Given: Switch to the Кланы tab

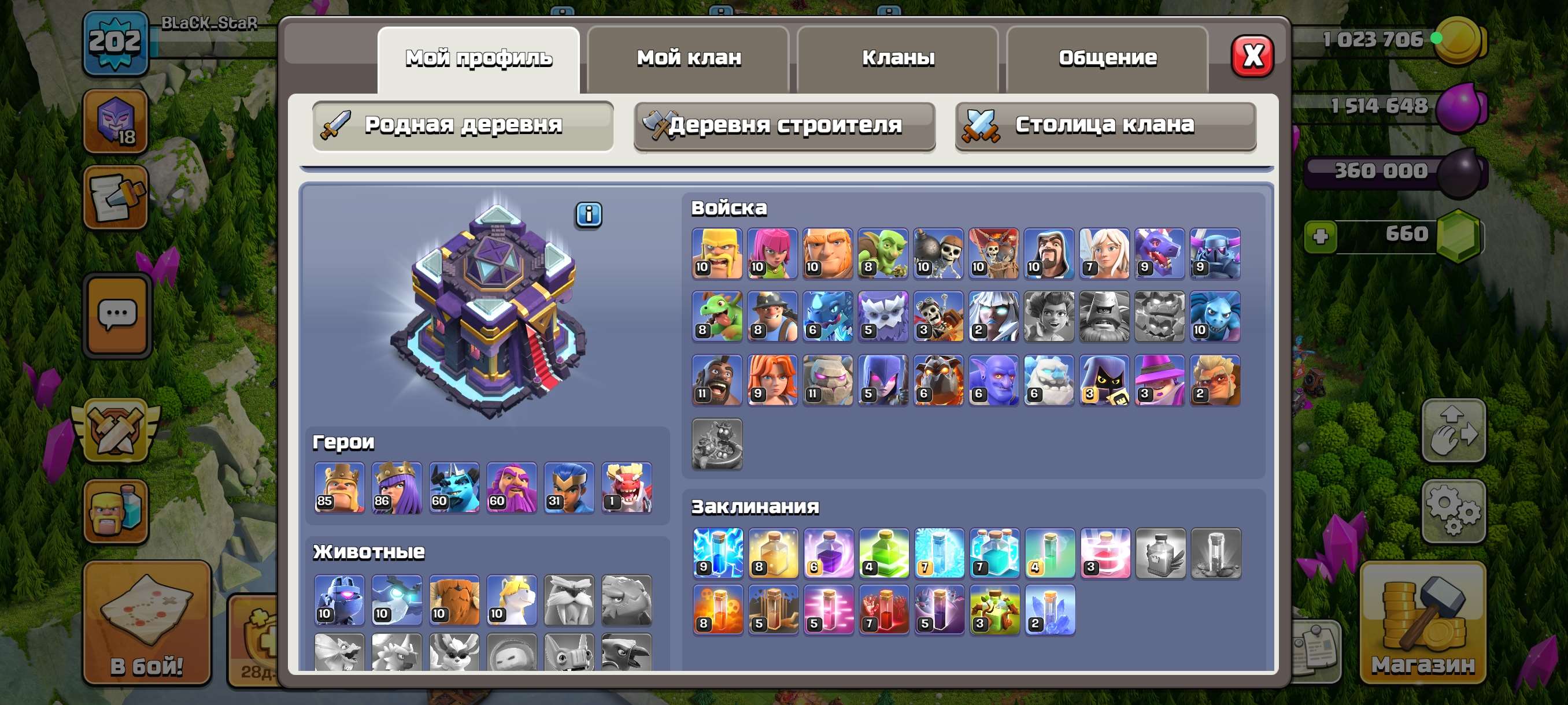Looking at the screenshot, I should coord(899,57).
